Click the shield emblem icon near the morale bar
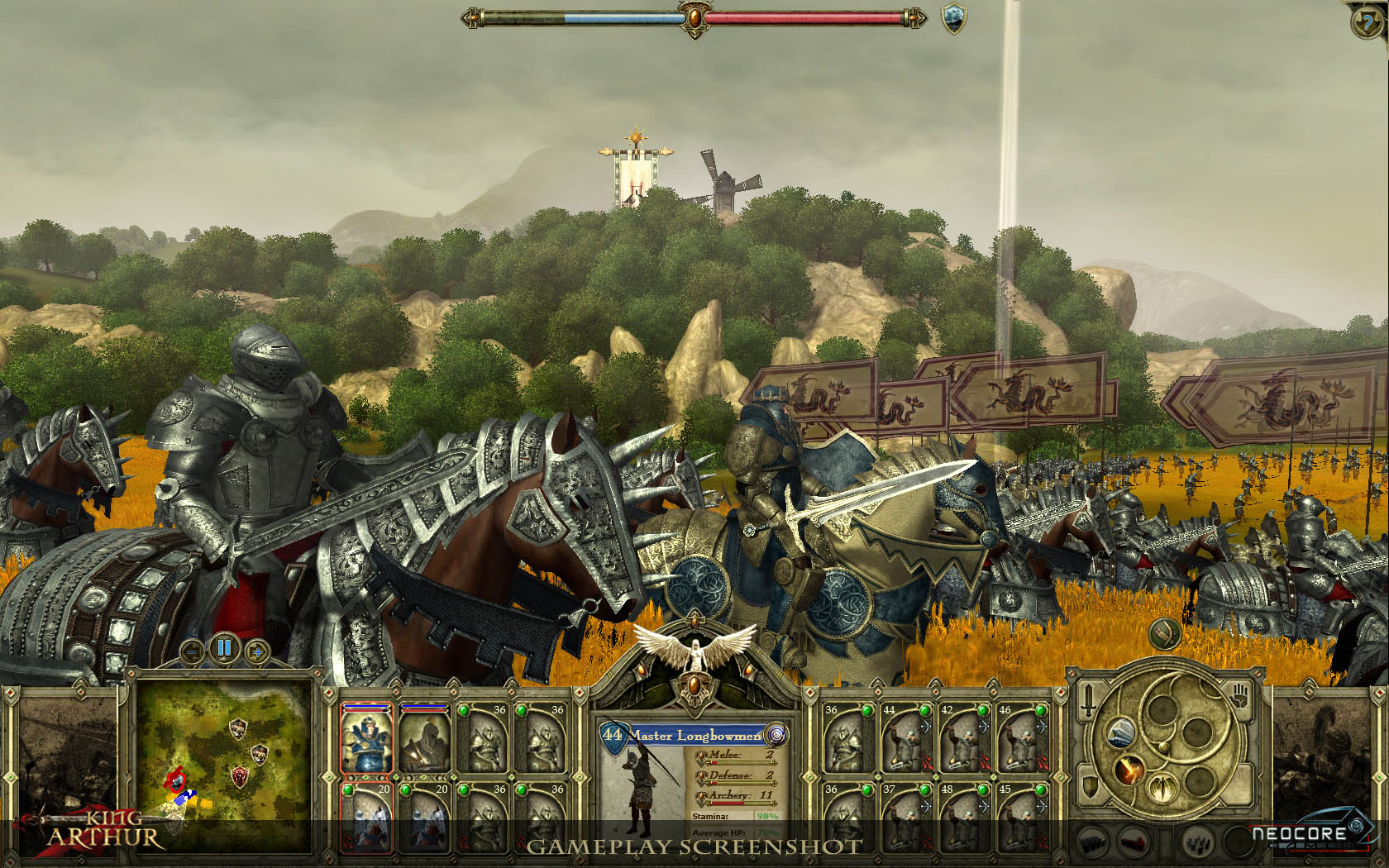1389x868 pixels. 953,18
